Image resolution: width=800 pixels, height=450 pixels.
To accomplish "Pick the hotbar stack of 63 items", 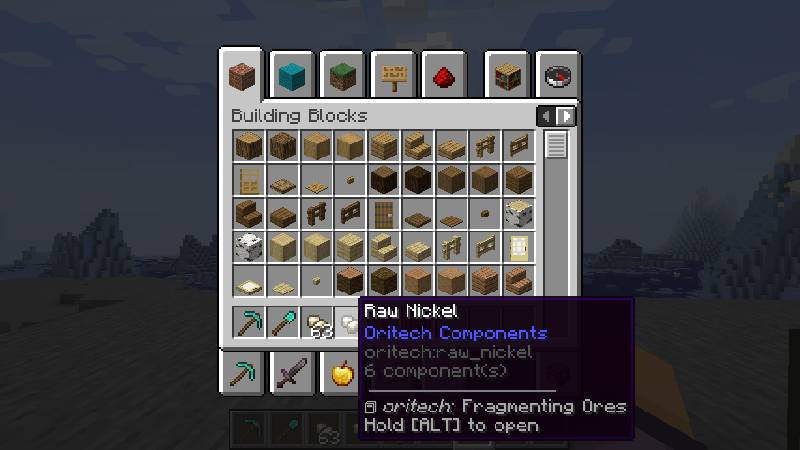I will pos(317,324).
